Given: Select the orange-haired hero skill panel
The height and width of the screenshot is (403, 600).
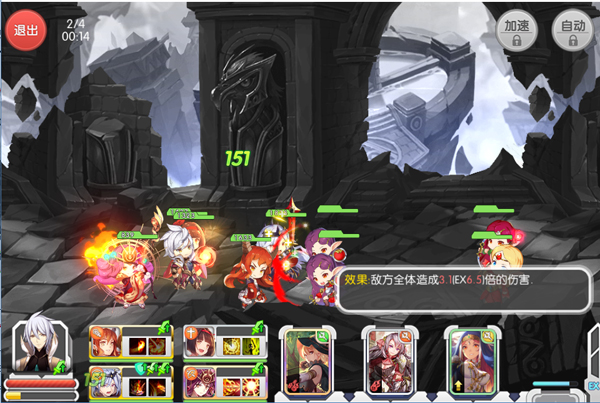Looking at the screenshot, I should pyautogui.click(x=130, y=341).
